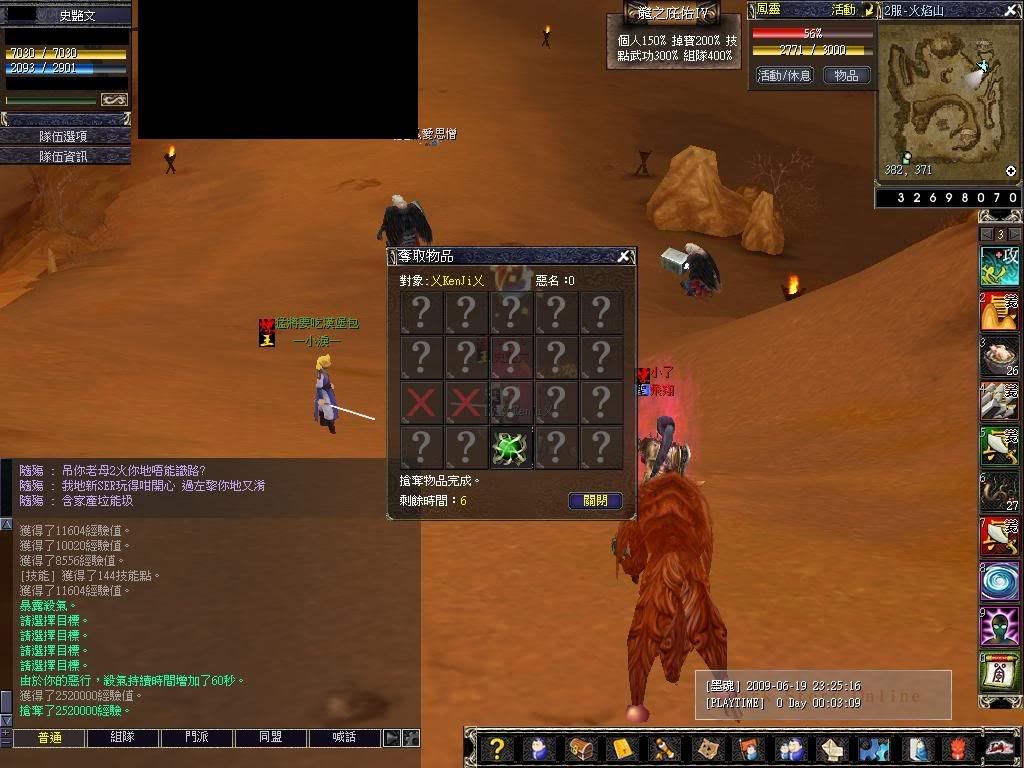
Task: Switch to the 喊話 shout chat tab
Action: coord(345,738)
